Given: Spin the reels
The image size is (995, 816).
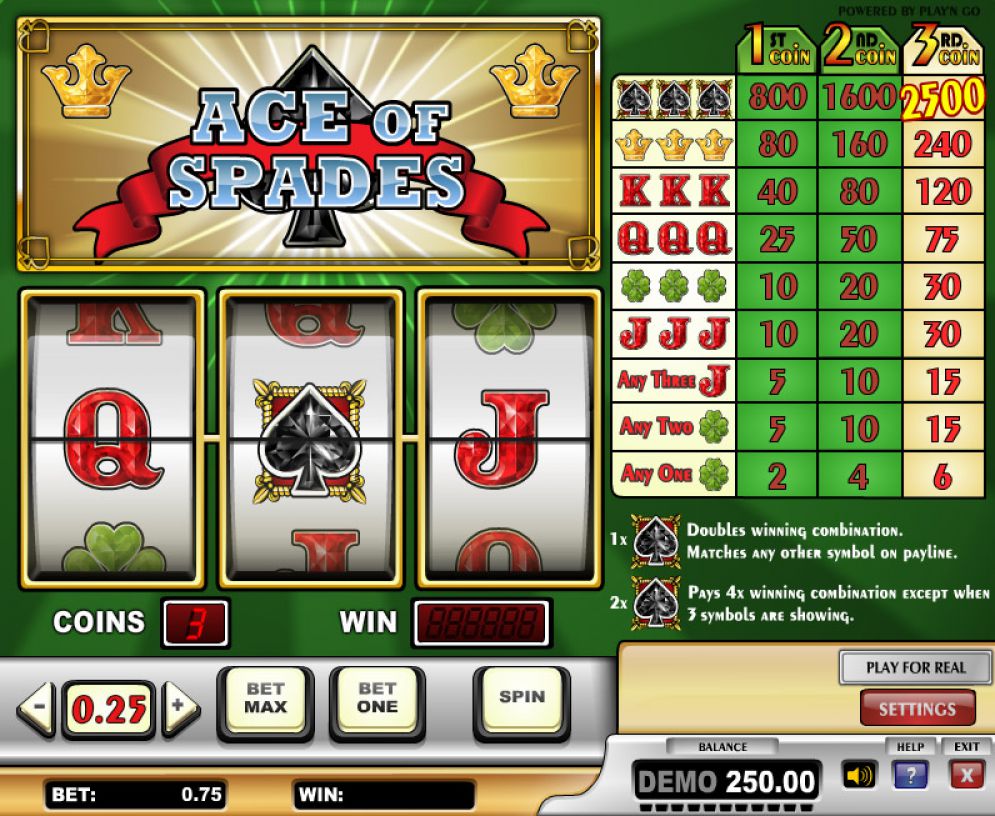Looking at the screenshot, I should coord(521,698).
